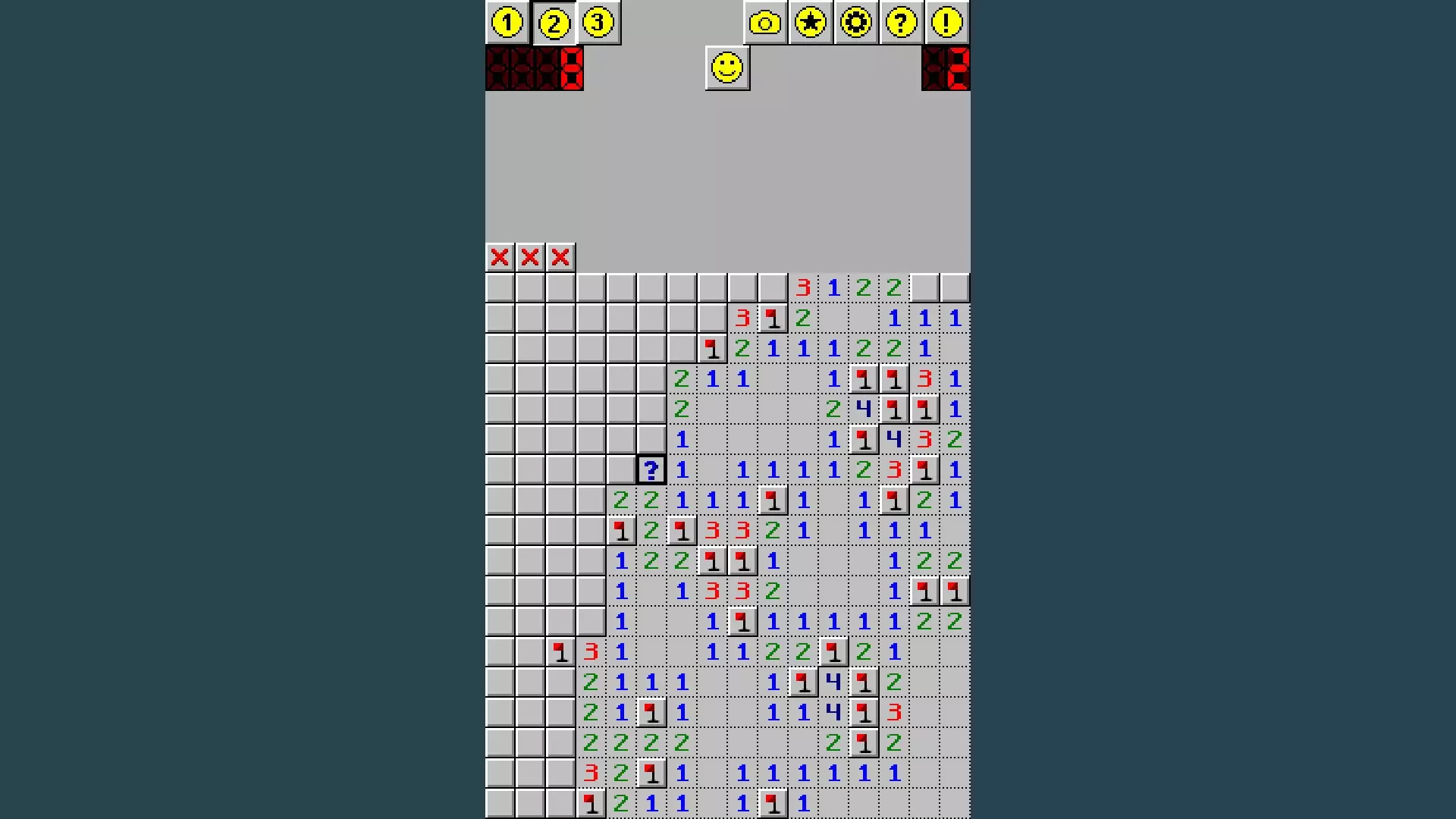Select difficulty level 3

(598, 23)
